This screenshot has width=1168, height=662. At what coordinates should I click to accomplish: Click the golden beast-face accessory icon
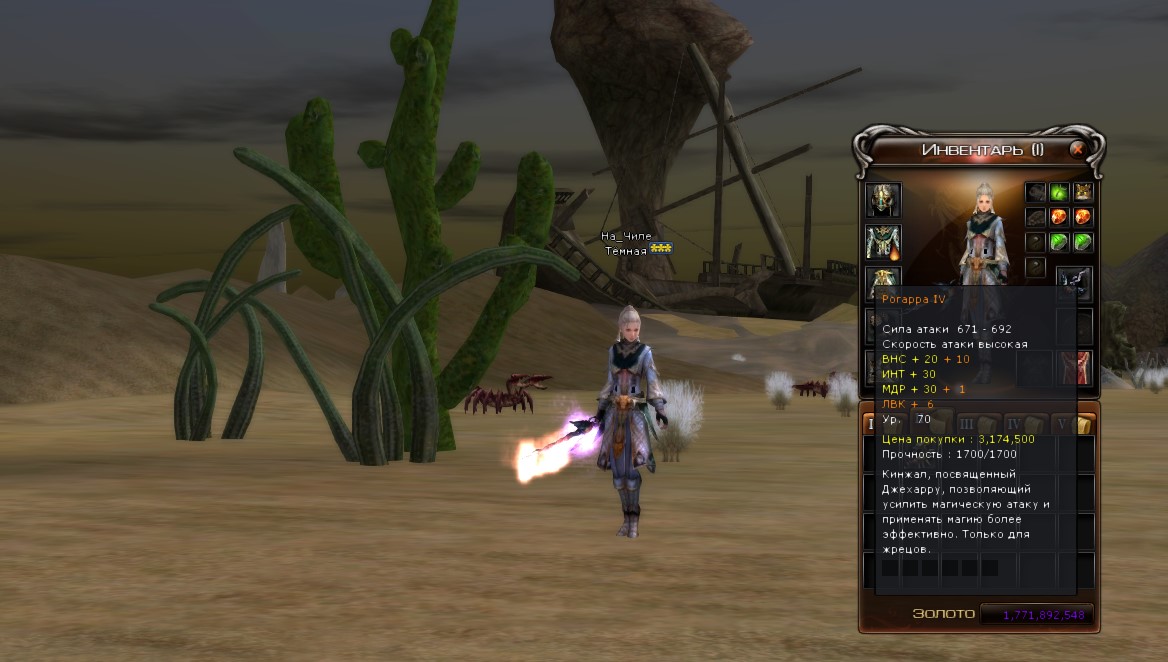[1083, 192]
